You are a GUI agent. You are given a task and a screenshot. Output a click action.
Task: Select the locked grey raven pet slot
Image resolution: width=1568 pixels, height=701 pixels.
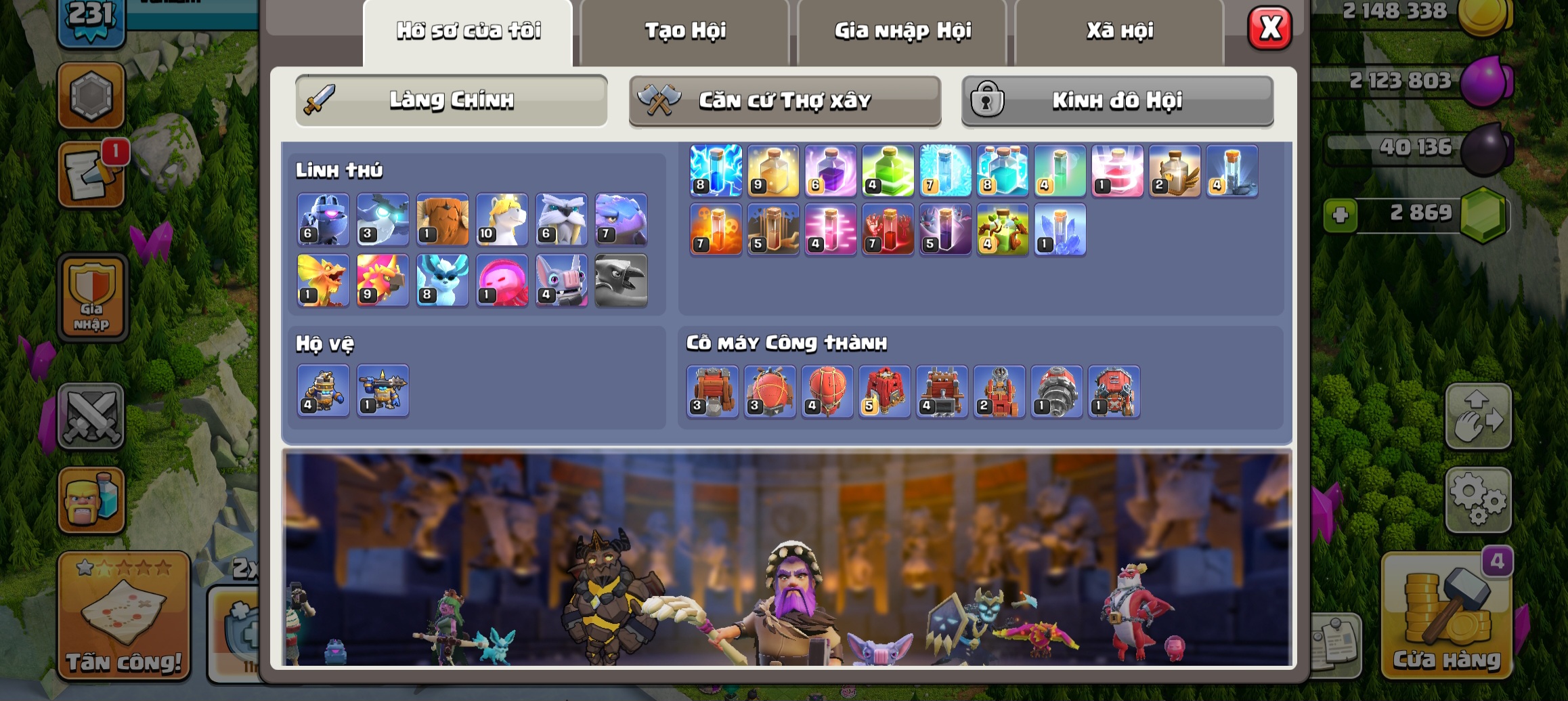621,280
